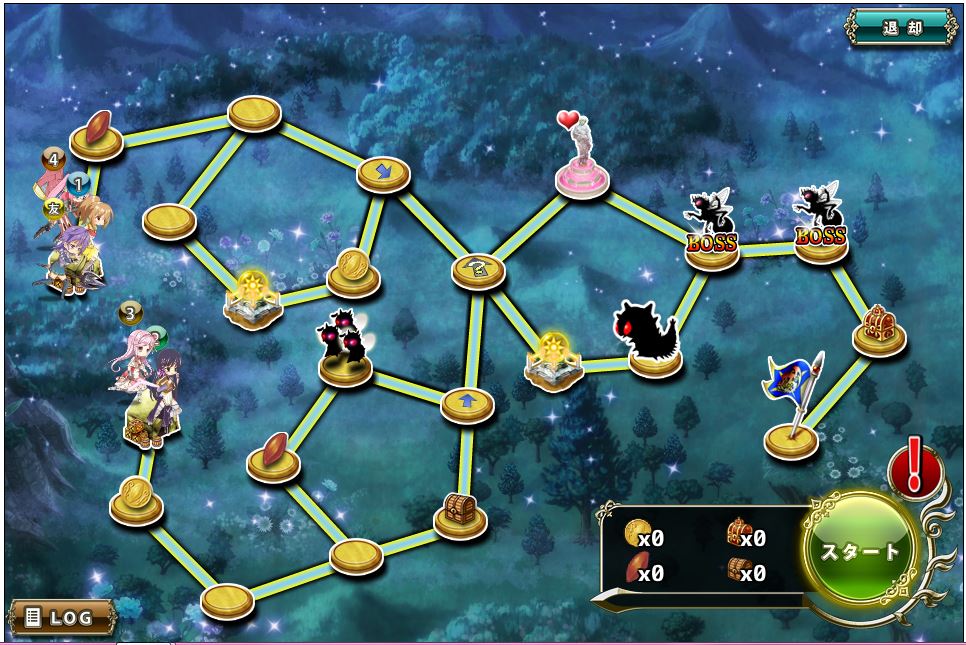Open the battle LOG

(61, 617)
